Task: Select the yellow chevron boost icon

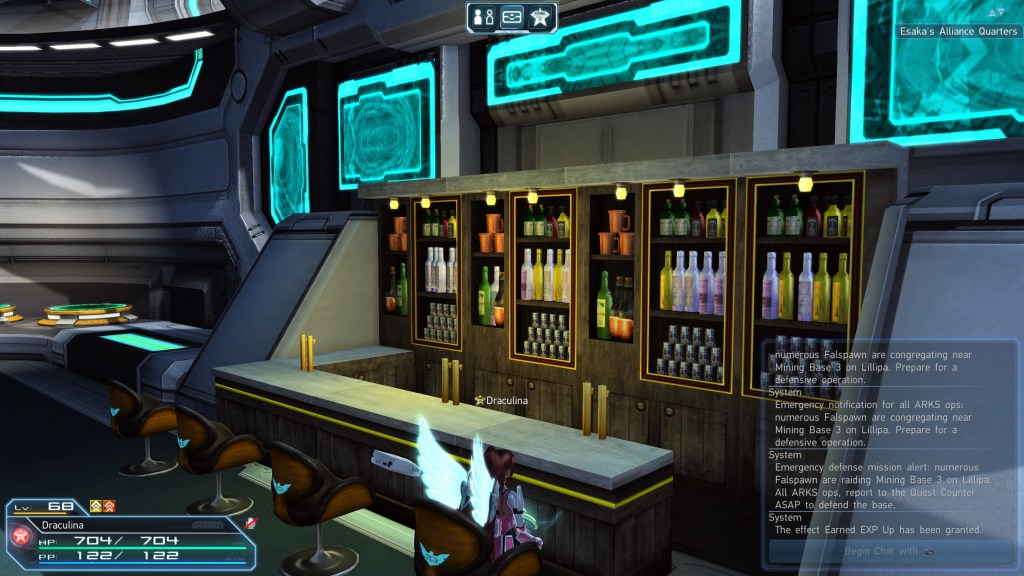Action: point(96,506)
